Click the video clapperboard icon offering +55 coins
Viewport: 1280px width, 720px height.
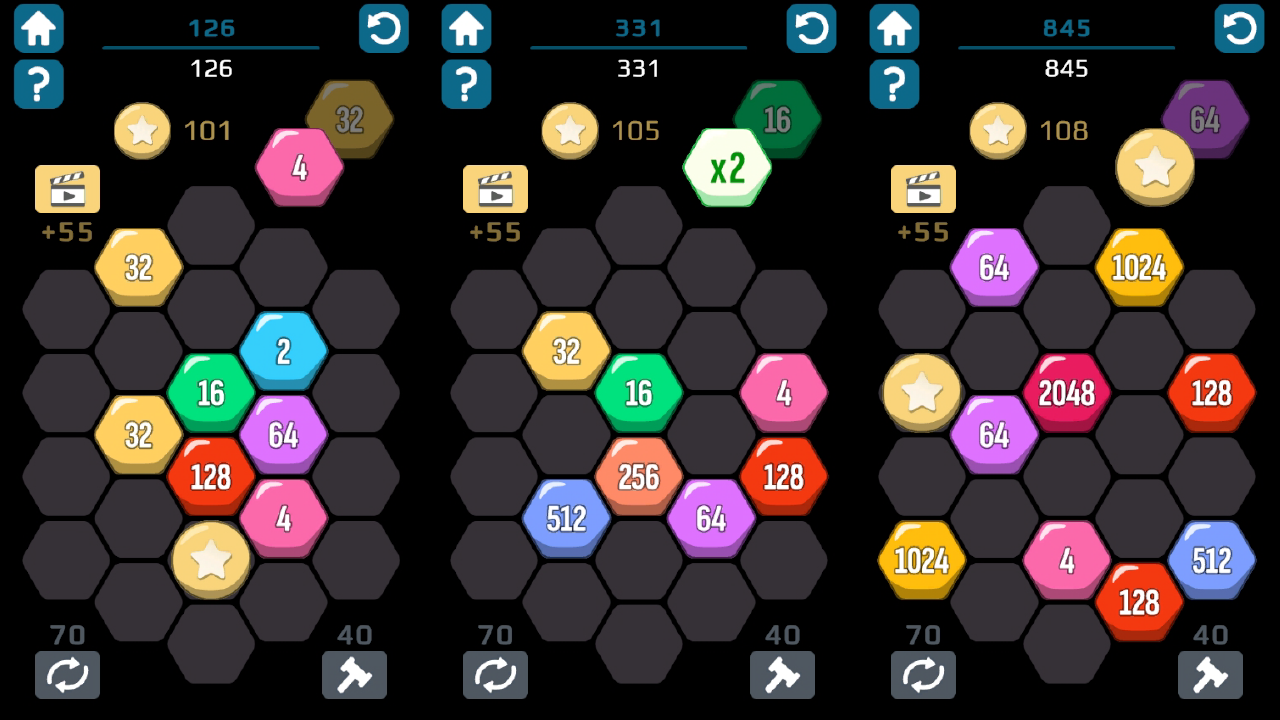(66, 189)
